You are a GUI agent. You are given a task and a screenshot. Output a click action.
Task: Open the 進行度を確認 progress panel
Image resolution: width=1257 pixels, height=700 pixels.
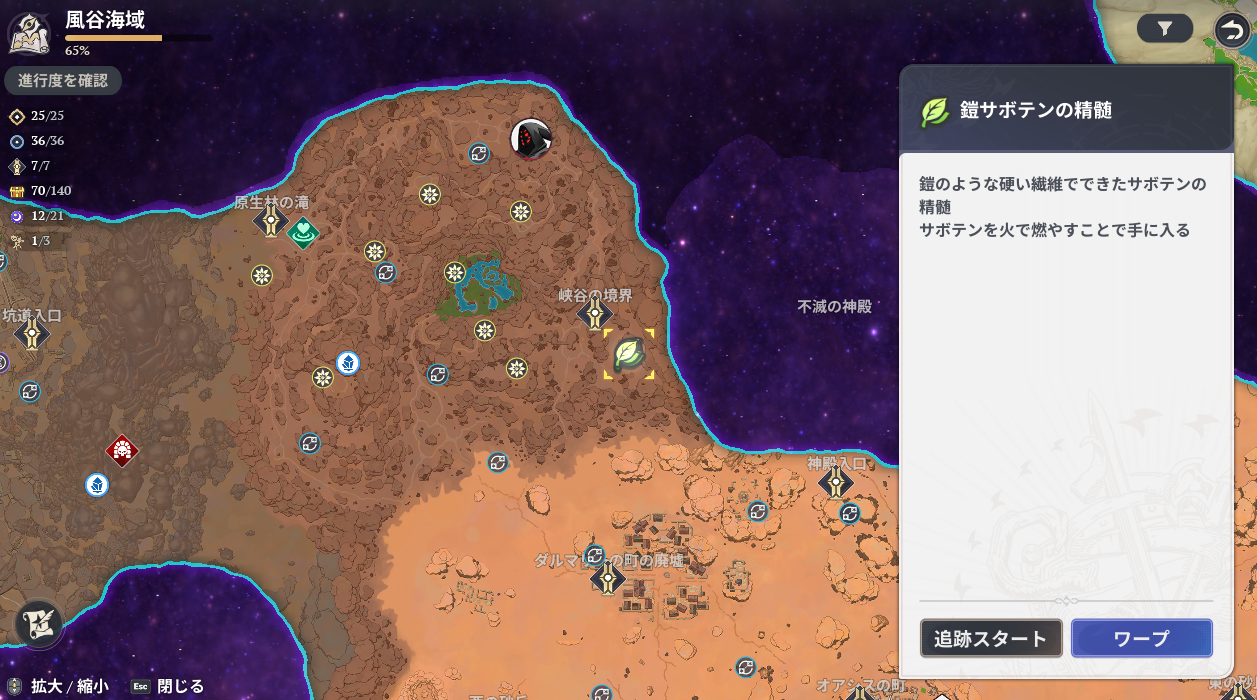click(x=63, y=81)
